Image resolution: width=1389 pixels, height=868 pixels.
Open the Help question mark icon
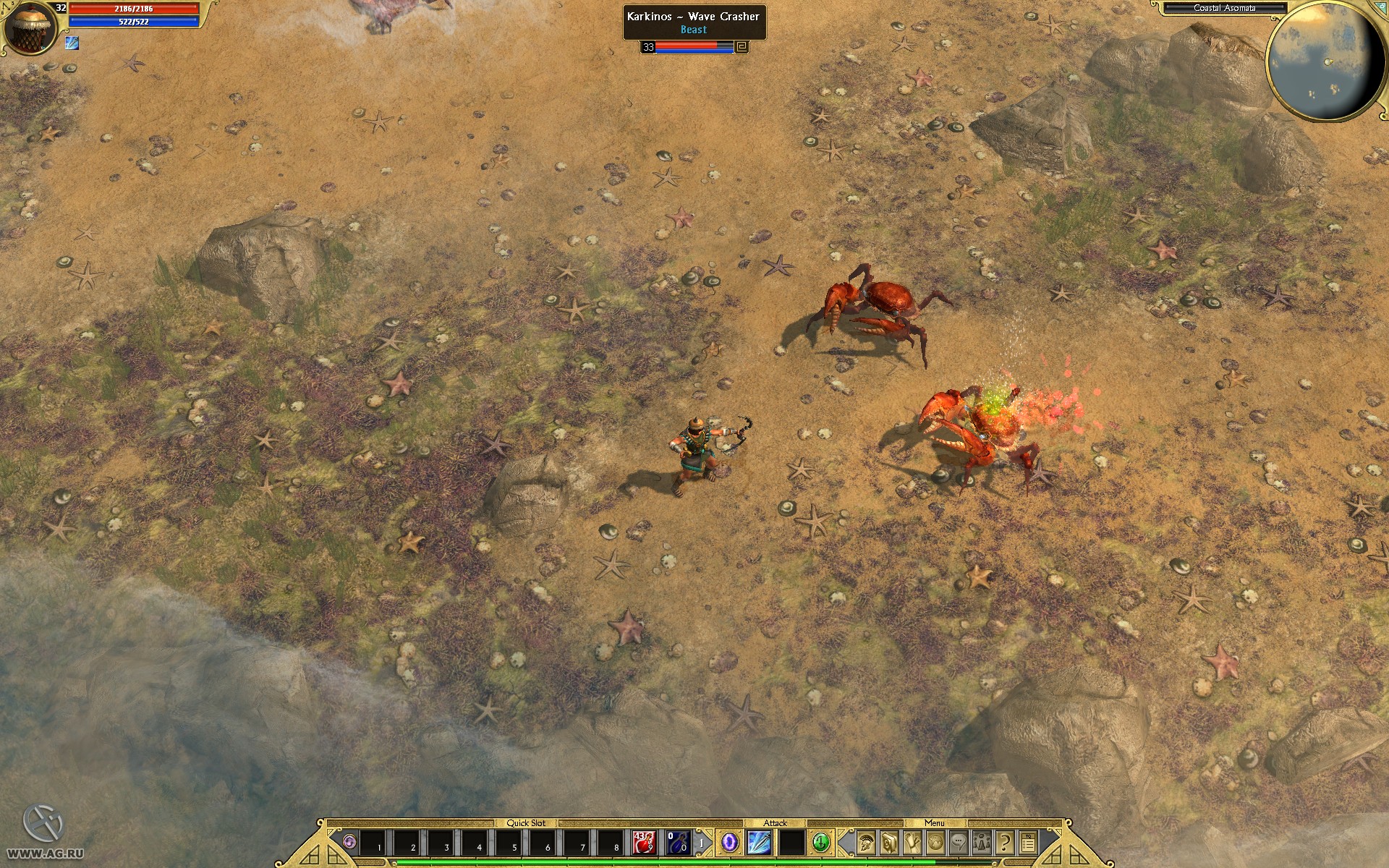pos(1006,843)
